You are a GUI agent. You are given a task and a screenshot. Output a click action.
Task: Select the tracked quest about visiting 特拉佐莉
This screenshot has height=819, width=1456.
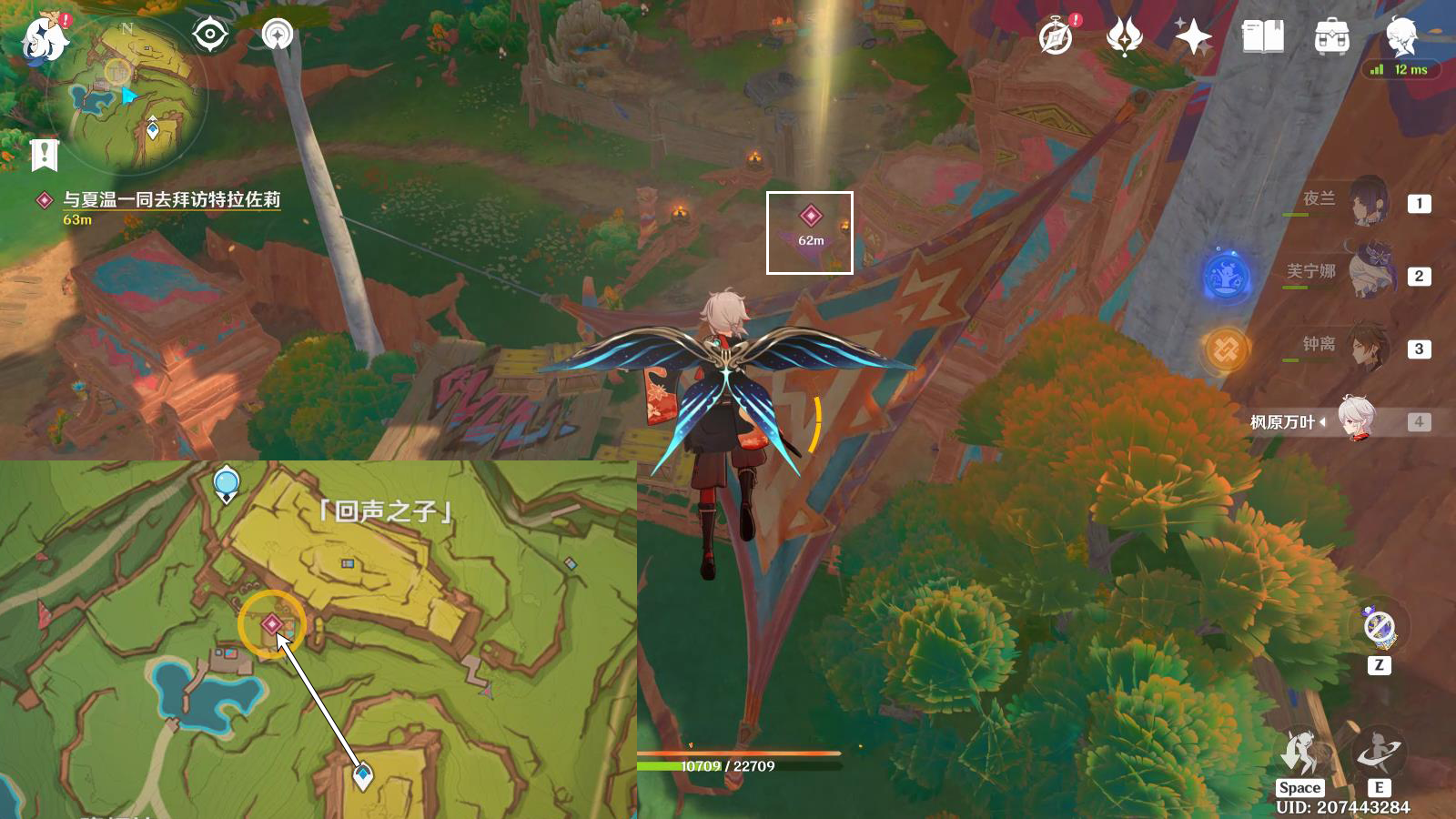(171, 199)
